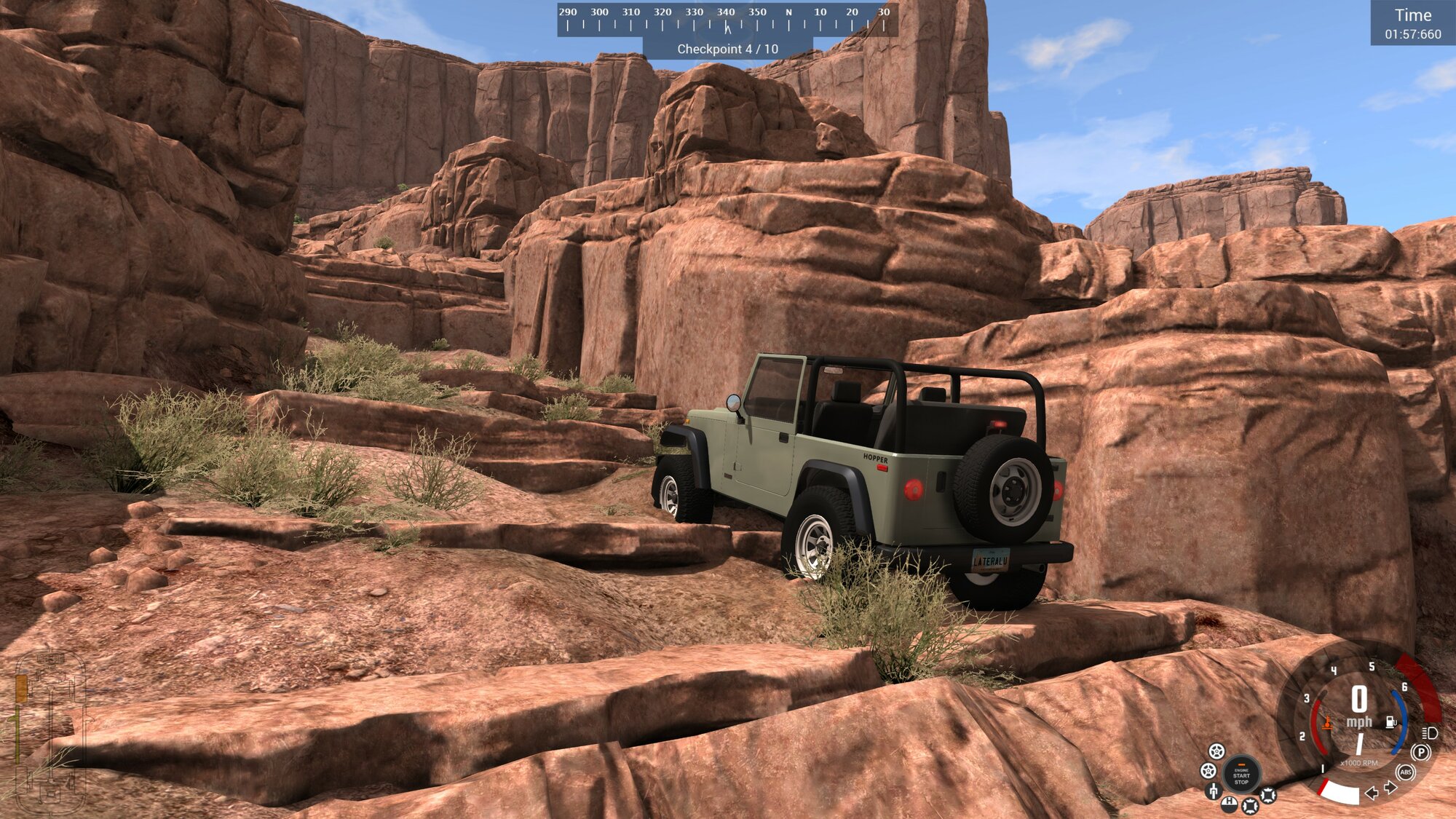Click the Engine Start Stop button
Screen dimensions: 1456x819
(x=1241, y=776)
